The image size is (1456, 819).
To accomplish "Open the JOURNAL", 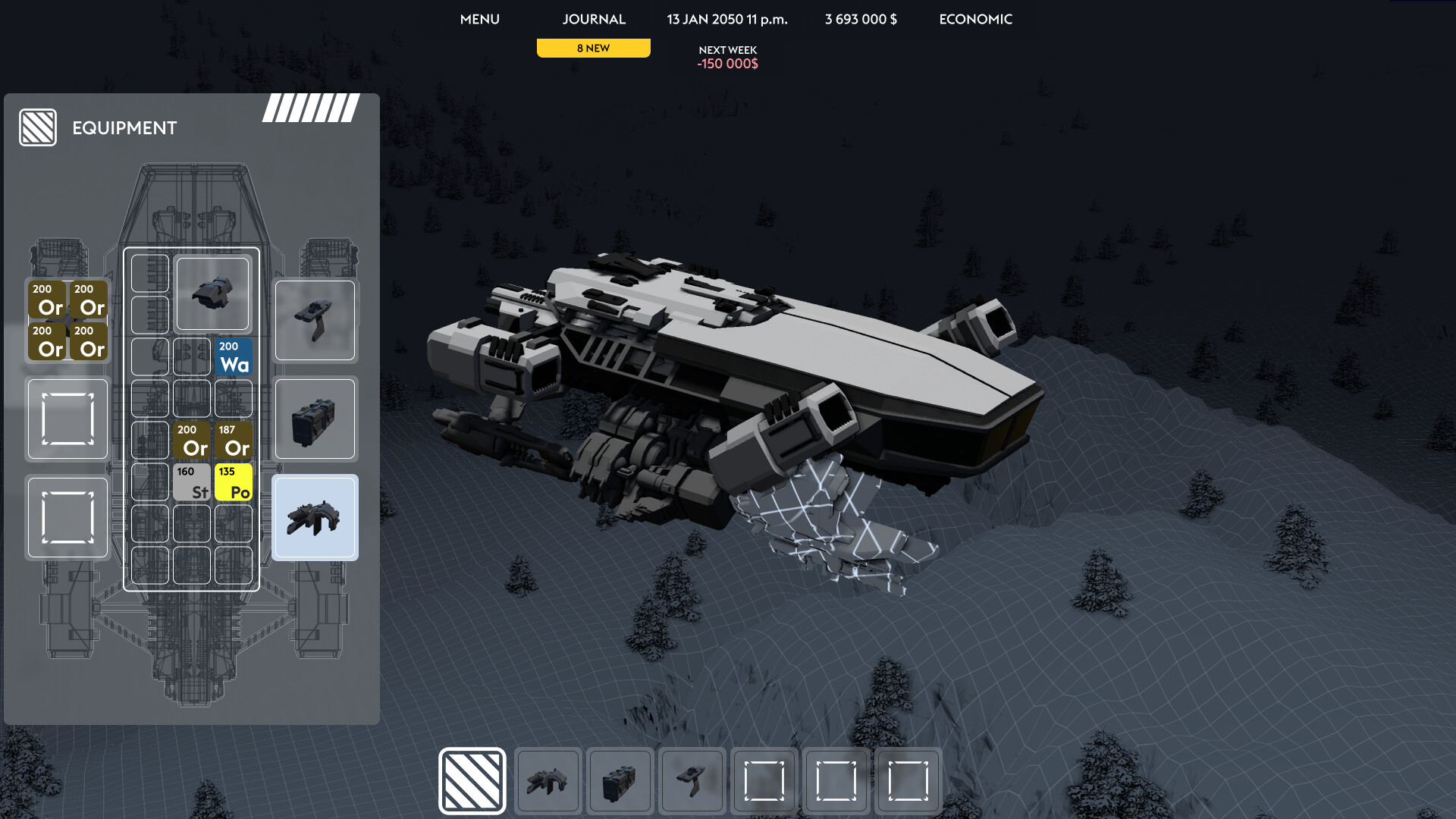I will pyautogui.click(x=593, y=19).
